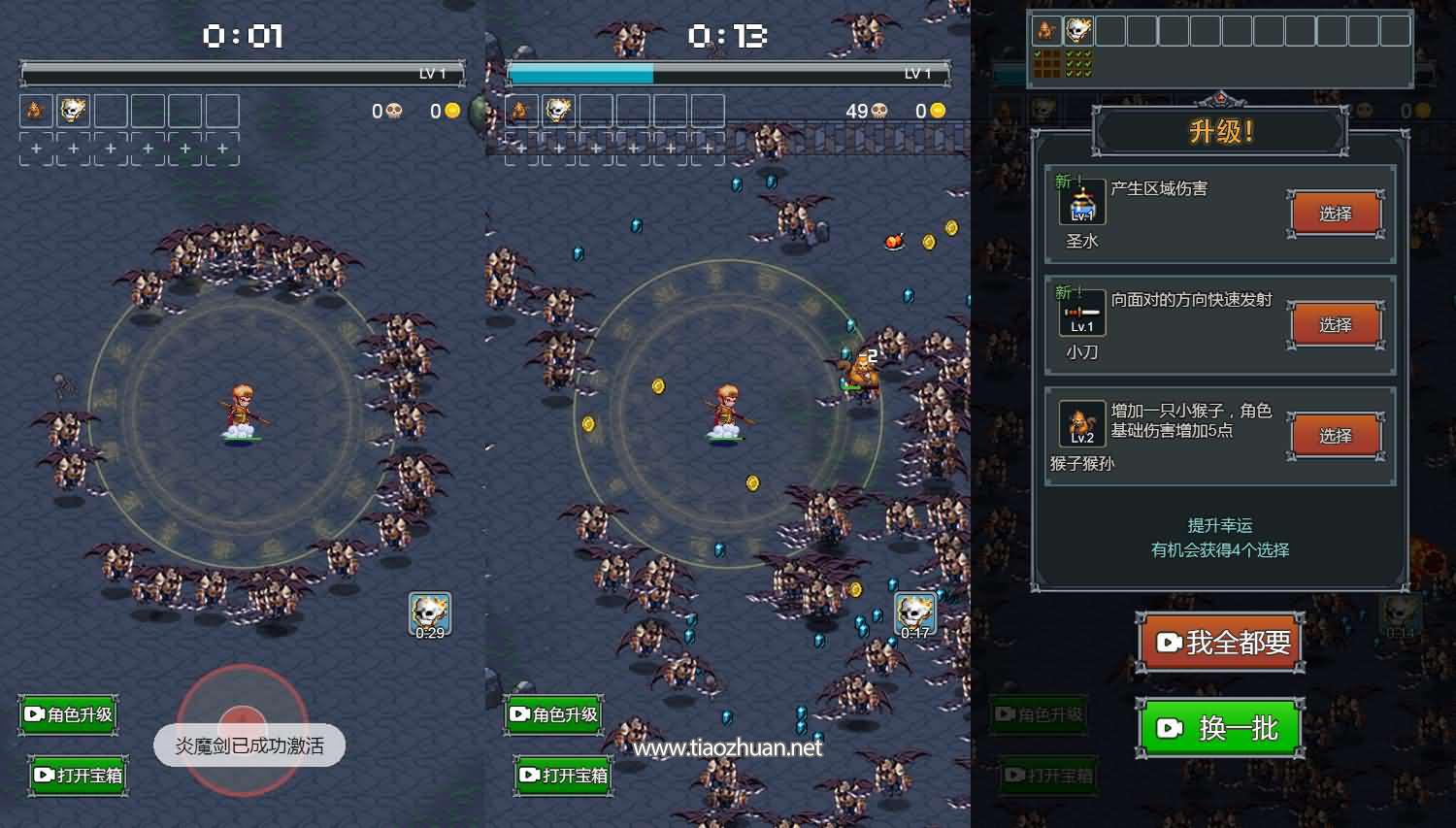The image size is (1456, 828).
Task: Open 打开宝箱 on the 0:13 timer screen
Action: pos(563,775)
